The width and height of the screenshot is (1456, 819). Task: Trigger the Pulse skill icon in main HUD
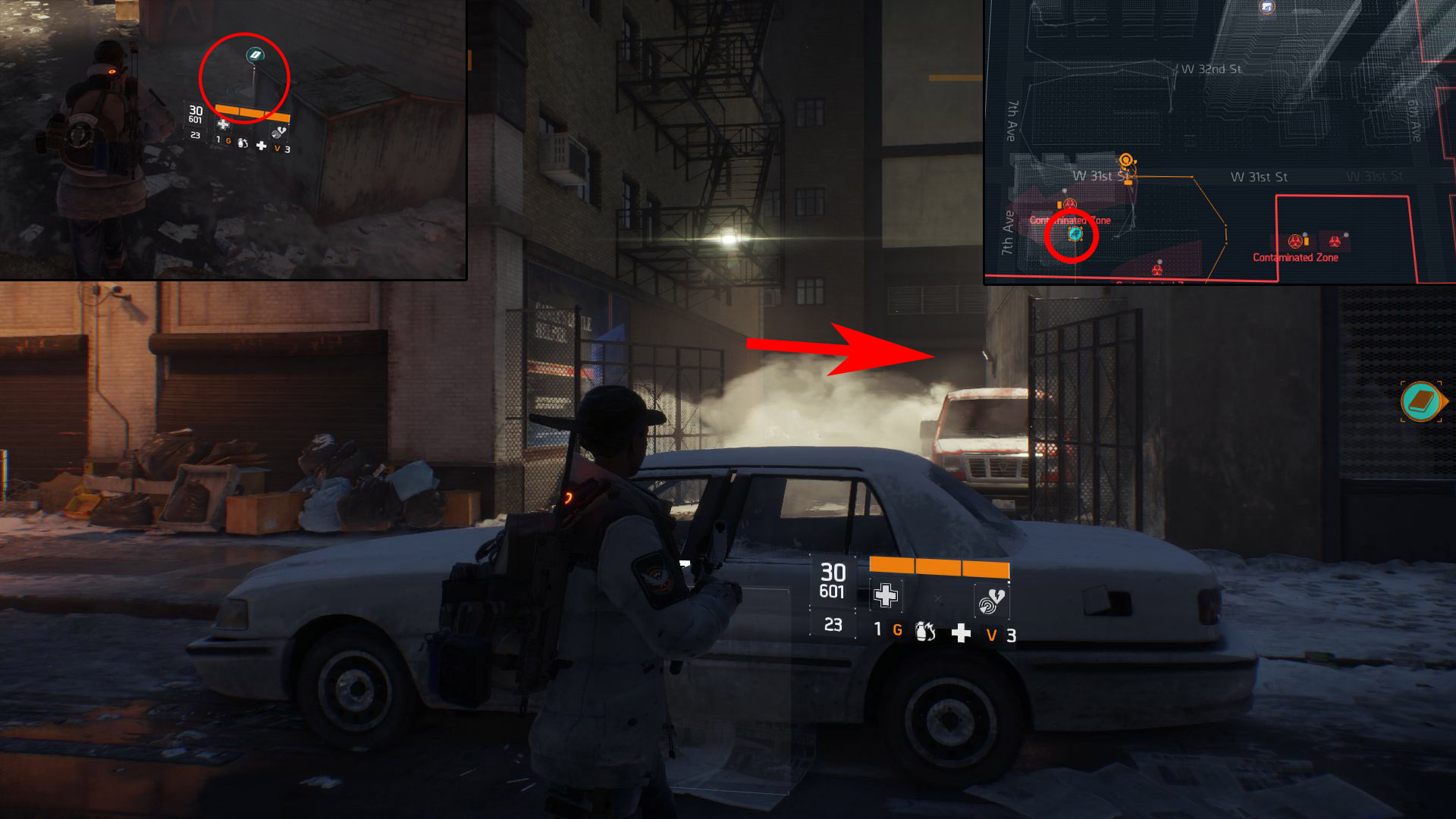click(990, 602)
